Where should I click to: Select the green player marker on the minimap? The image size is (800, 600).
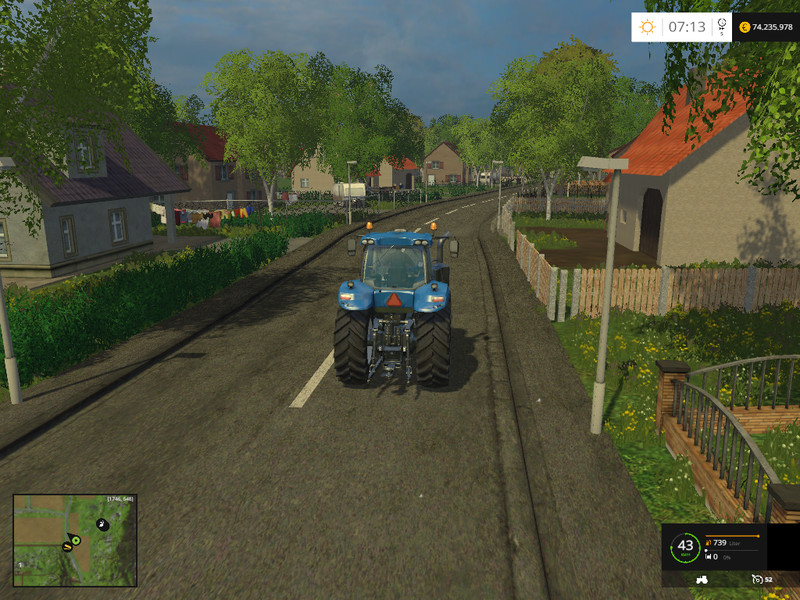[x=76, y=541]
